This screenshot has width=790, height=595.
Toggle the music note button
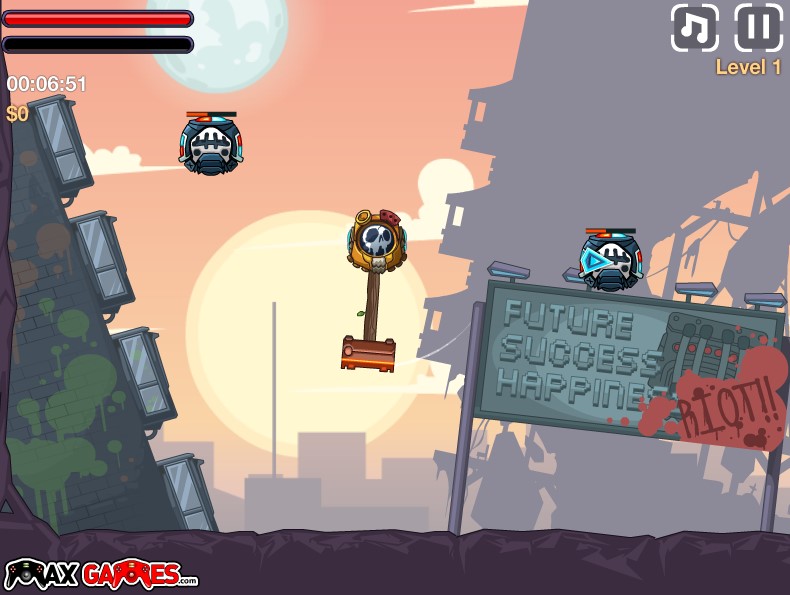695,28
